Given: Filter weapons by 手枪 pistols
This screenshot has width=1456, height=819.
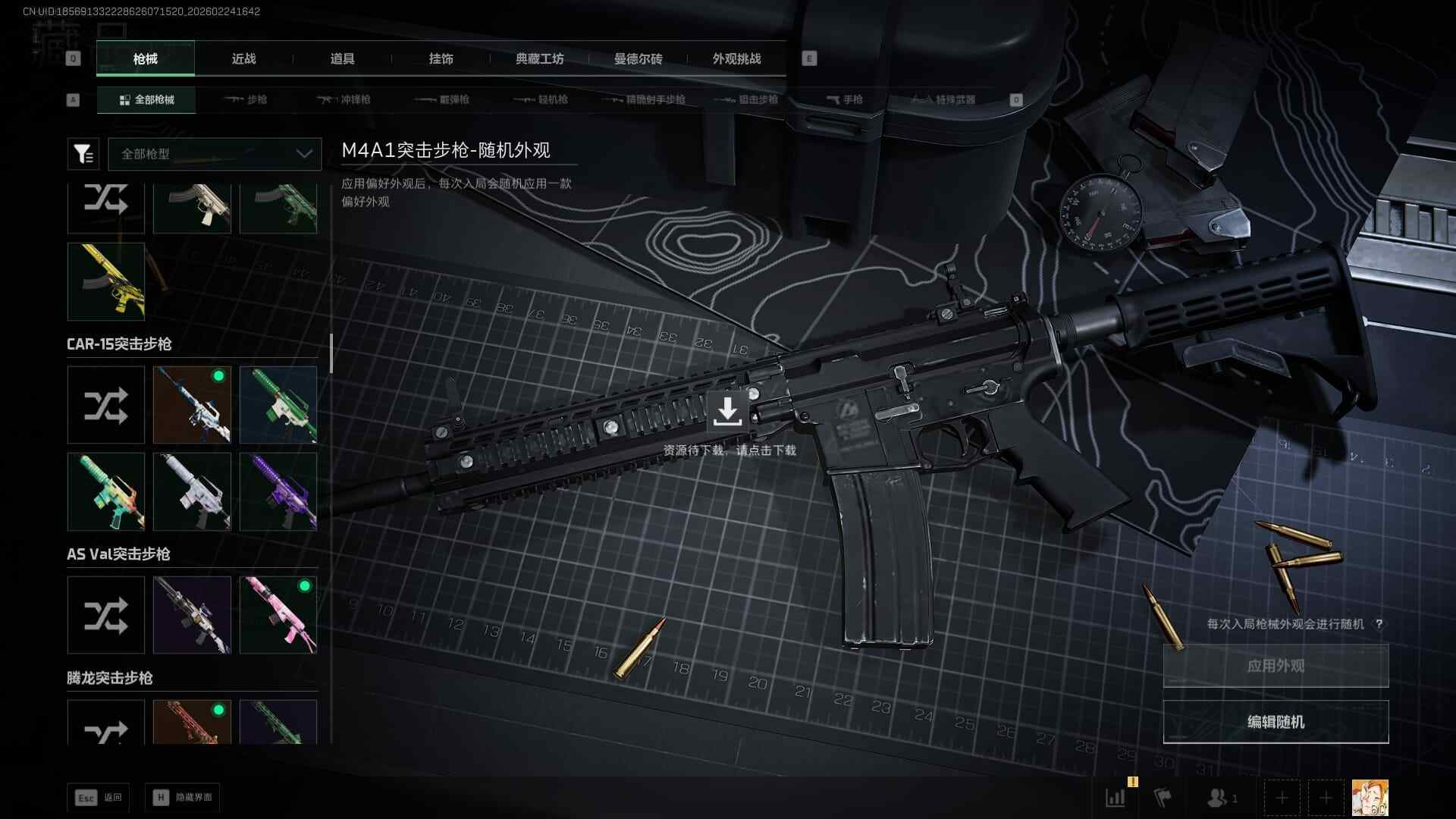Looking at the screenshot, I should [x=845, y=100].
